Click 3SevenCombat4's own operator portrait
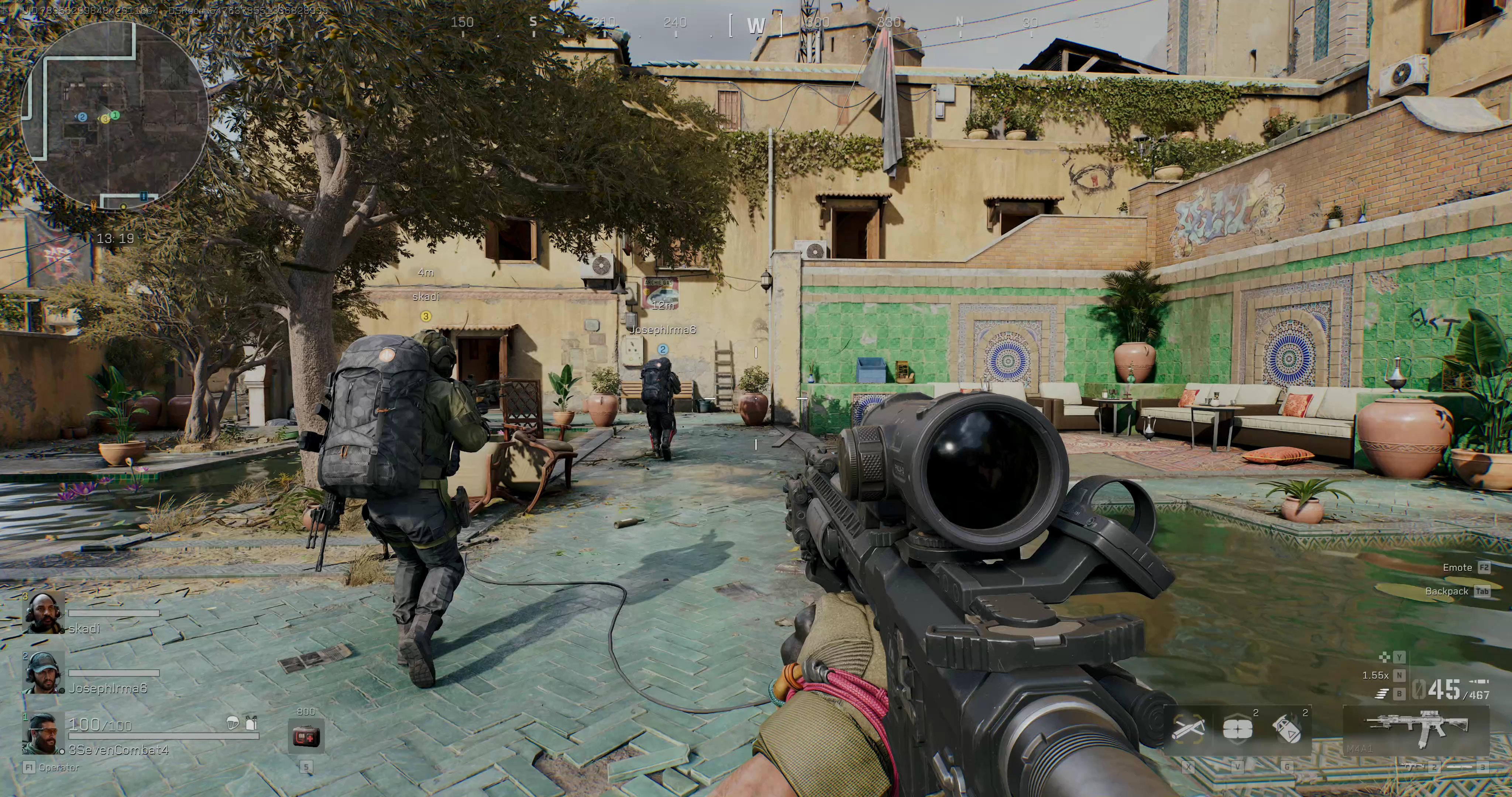 [x=42, y=734]
